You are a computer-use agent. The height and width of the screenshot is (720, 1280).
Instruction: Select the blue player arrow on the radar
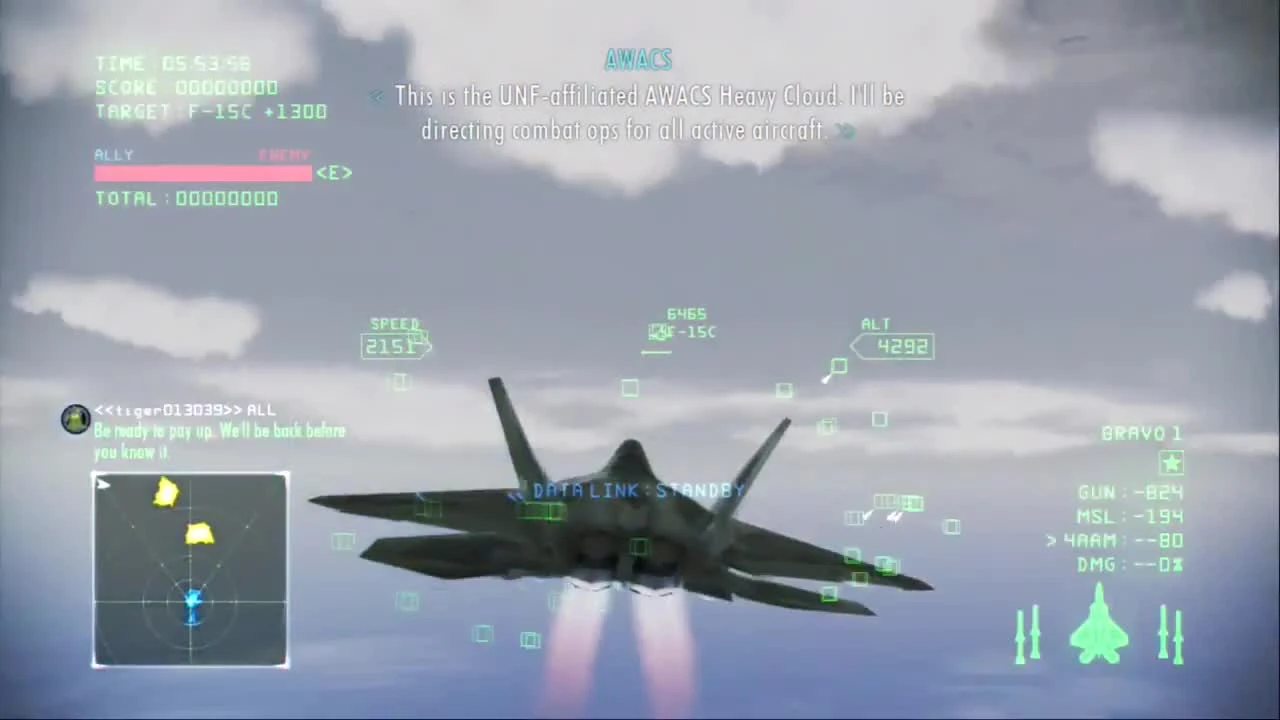coord(192,603)
